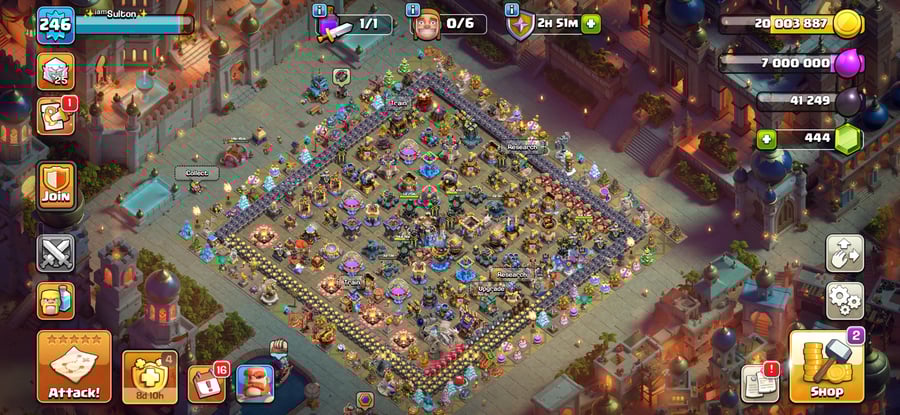Open the crossed swords battle log
Viewport: 900px width, 415px height.
click(x=56, y=253)
